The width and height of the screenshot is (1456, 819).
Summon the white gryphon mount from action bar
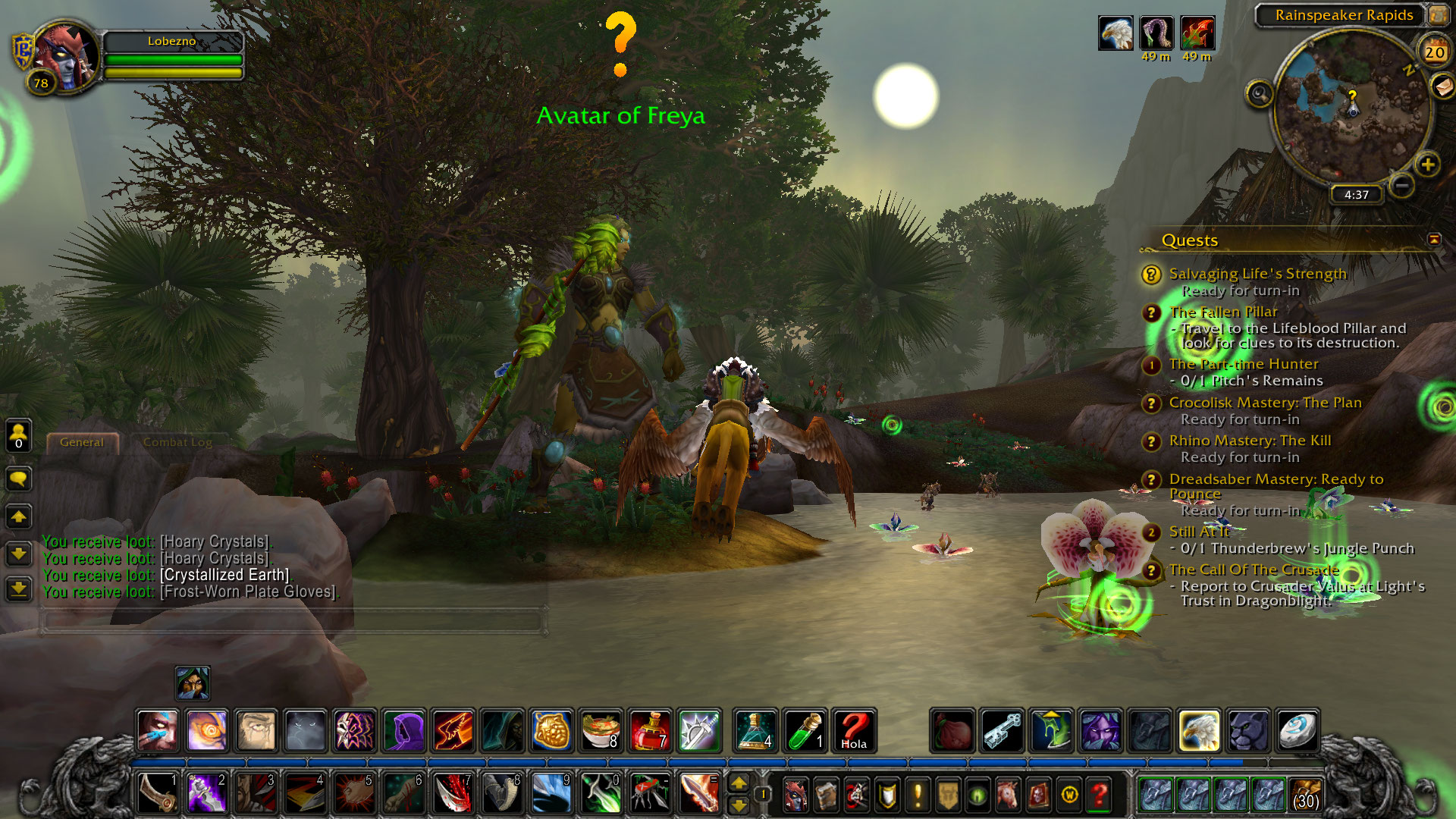[x=1199, y=731]
